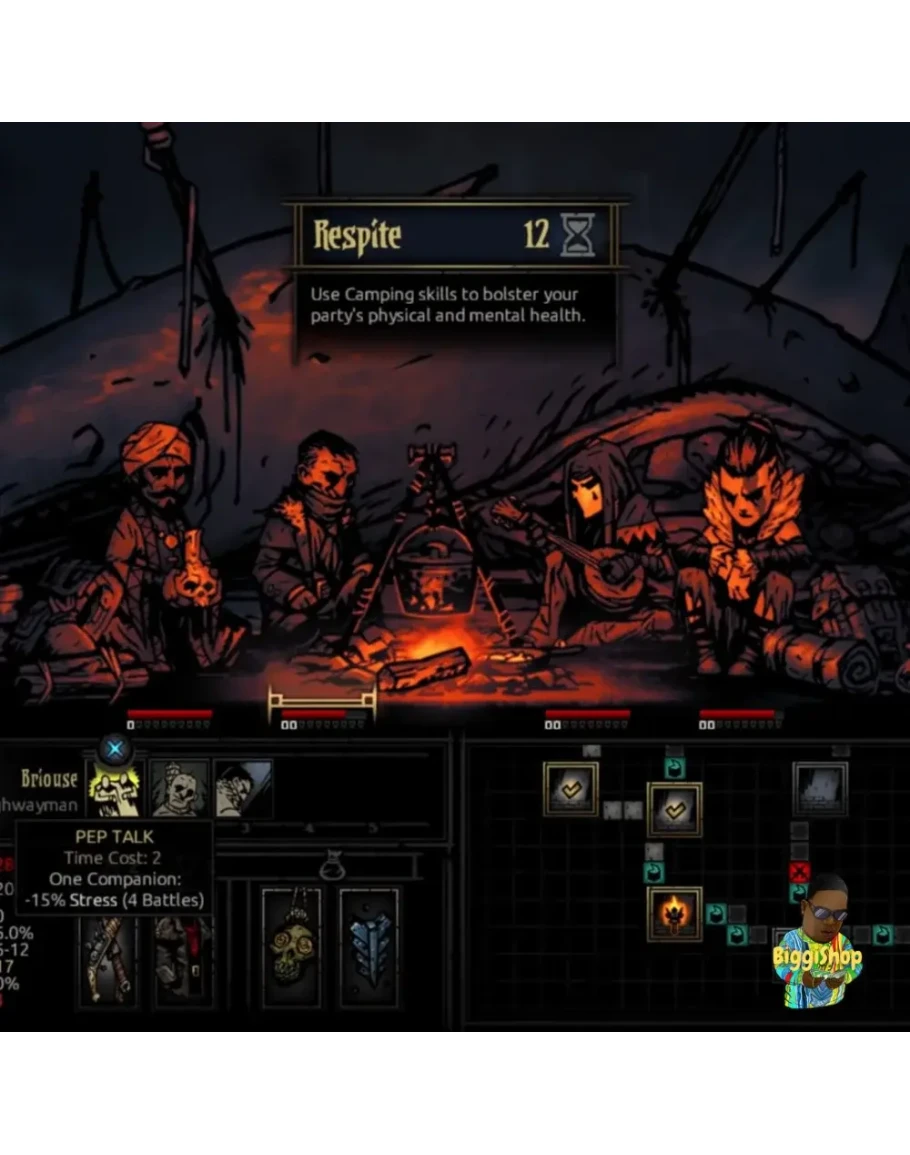Click the red X hallway tile

click(x=799, y=872)
